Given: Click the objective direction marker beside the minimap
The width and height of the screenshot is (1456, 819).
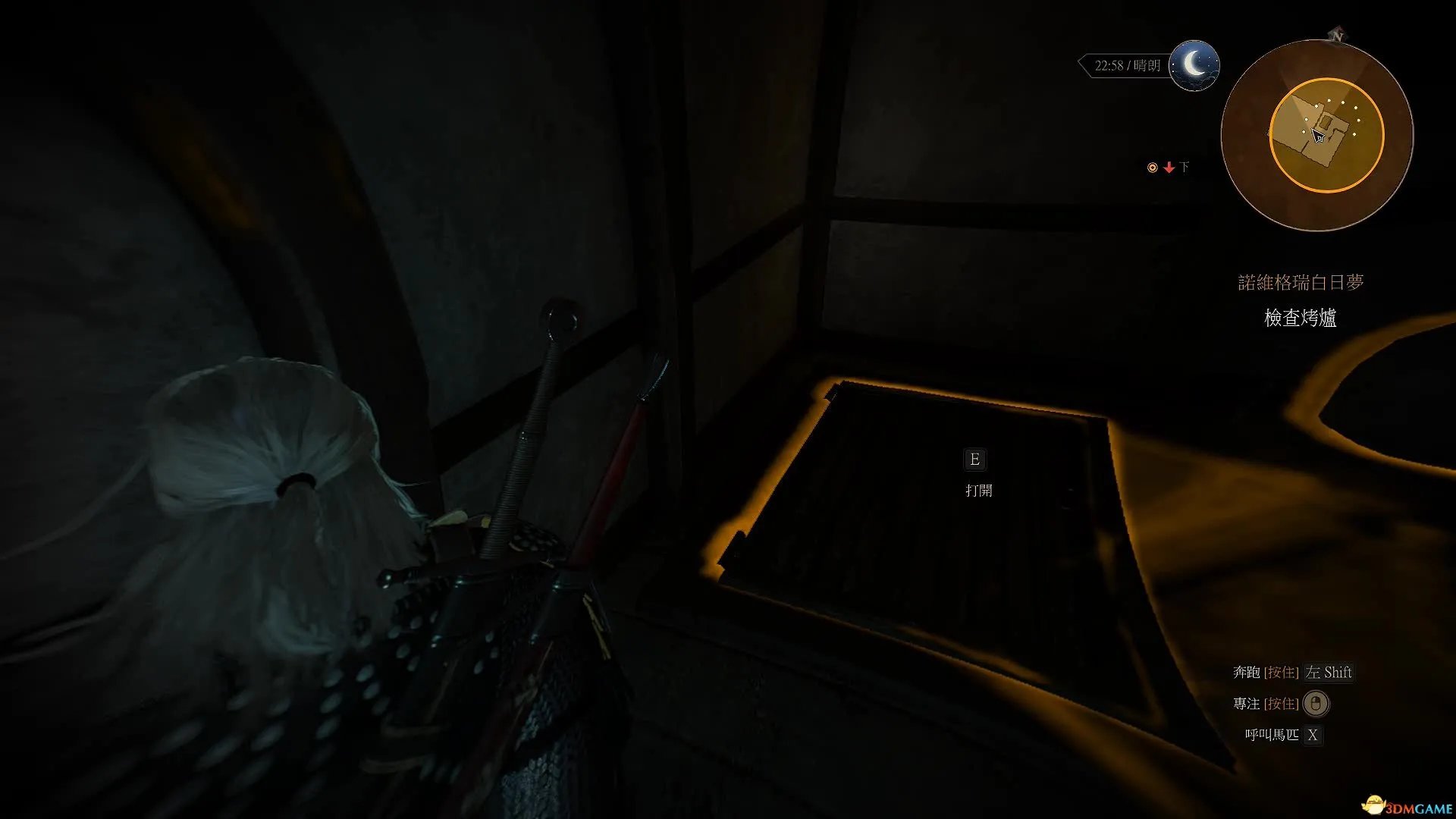Looking at the screenshot, I should (x=1168, y=168).
